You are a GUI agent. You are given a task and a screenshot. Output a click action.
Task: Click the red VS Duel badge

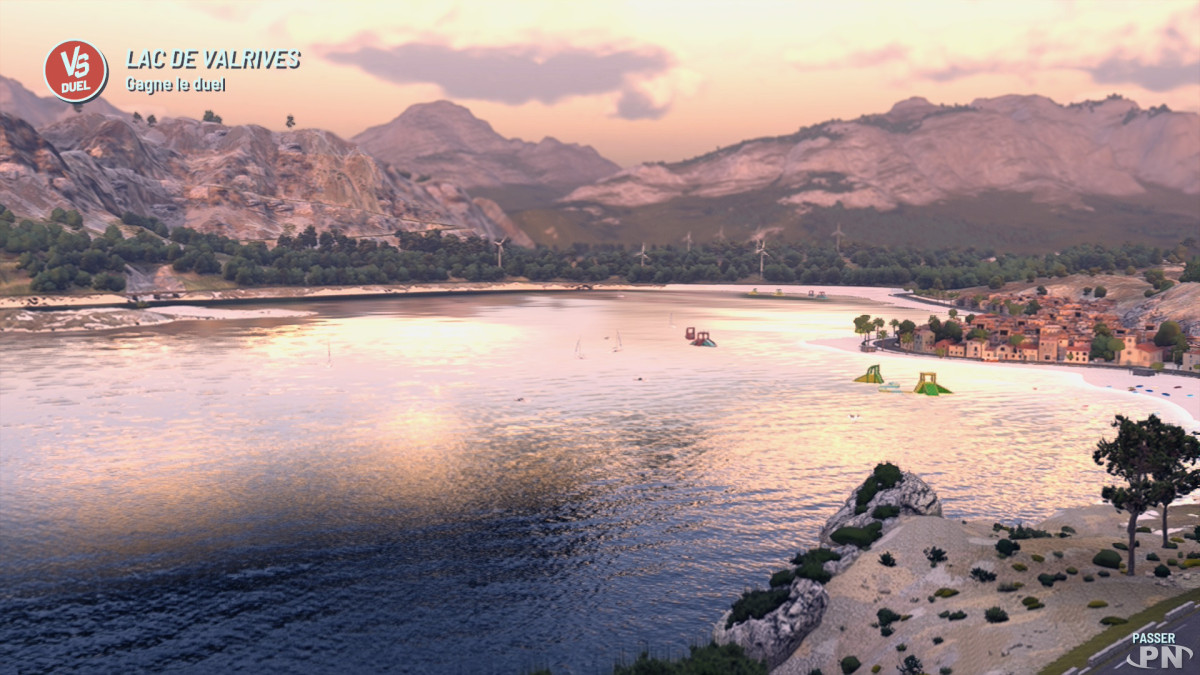[75, 71]
